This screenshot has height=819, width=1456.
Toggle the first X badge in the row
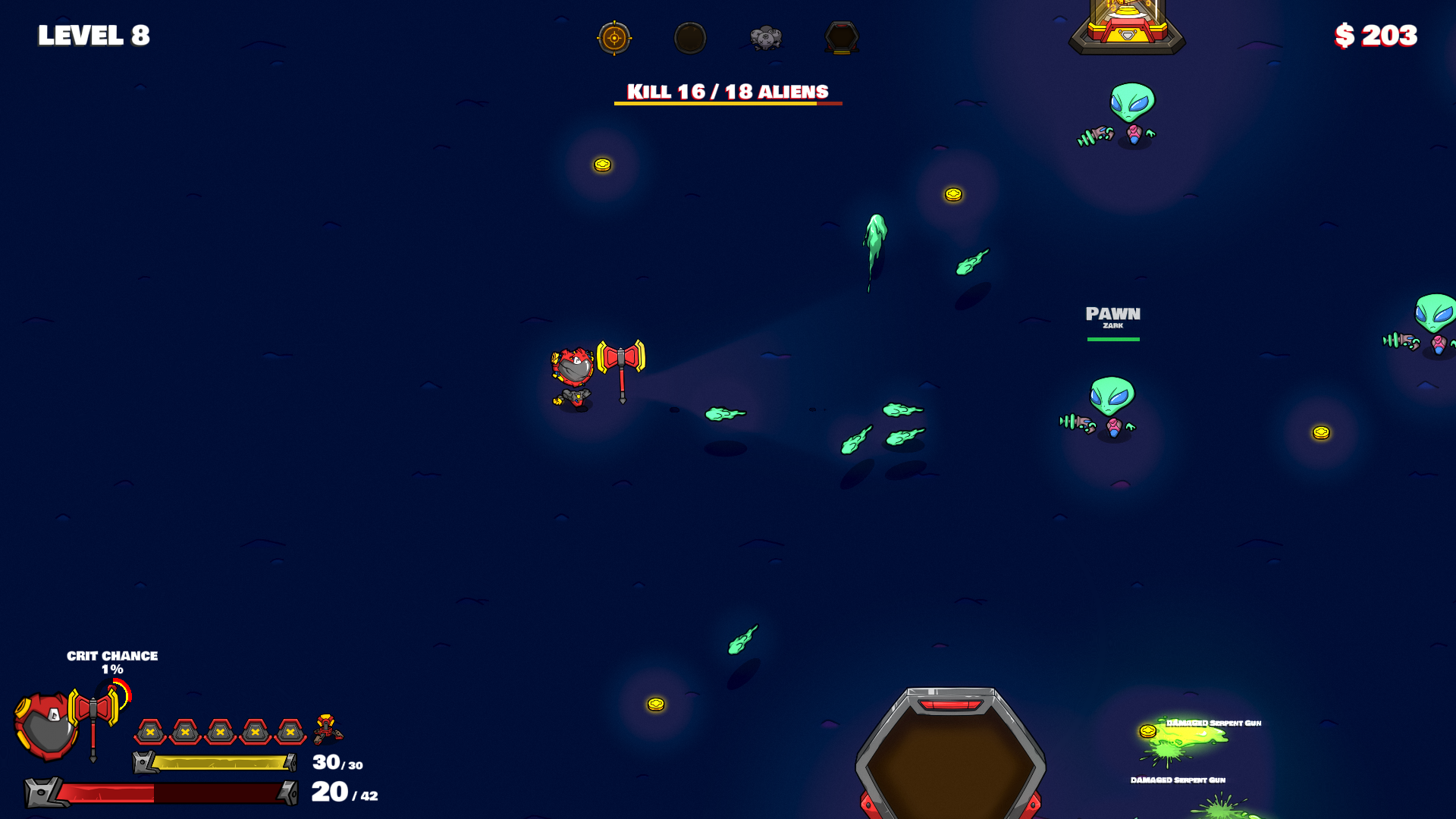coord(150,733)
